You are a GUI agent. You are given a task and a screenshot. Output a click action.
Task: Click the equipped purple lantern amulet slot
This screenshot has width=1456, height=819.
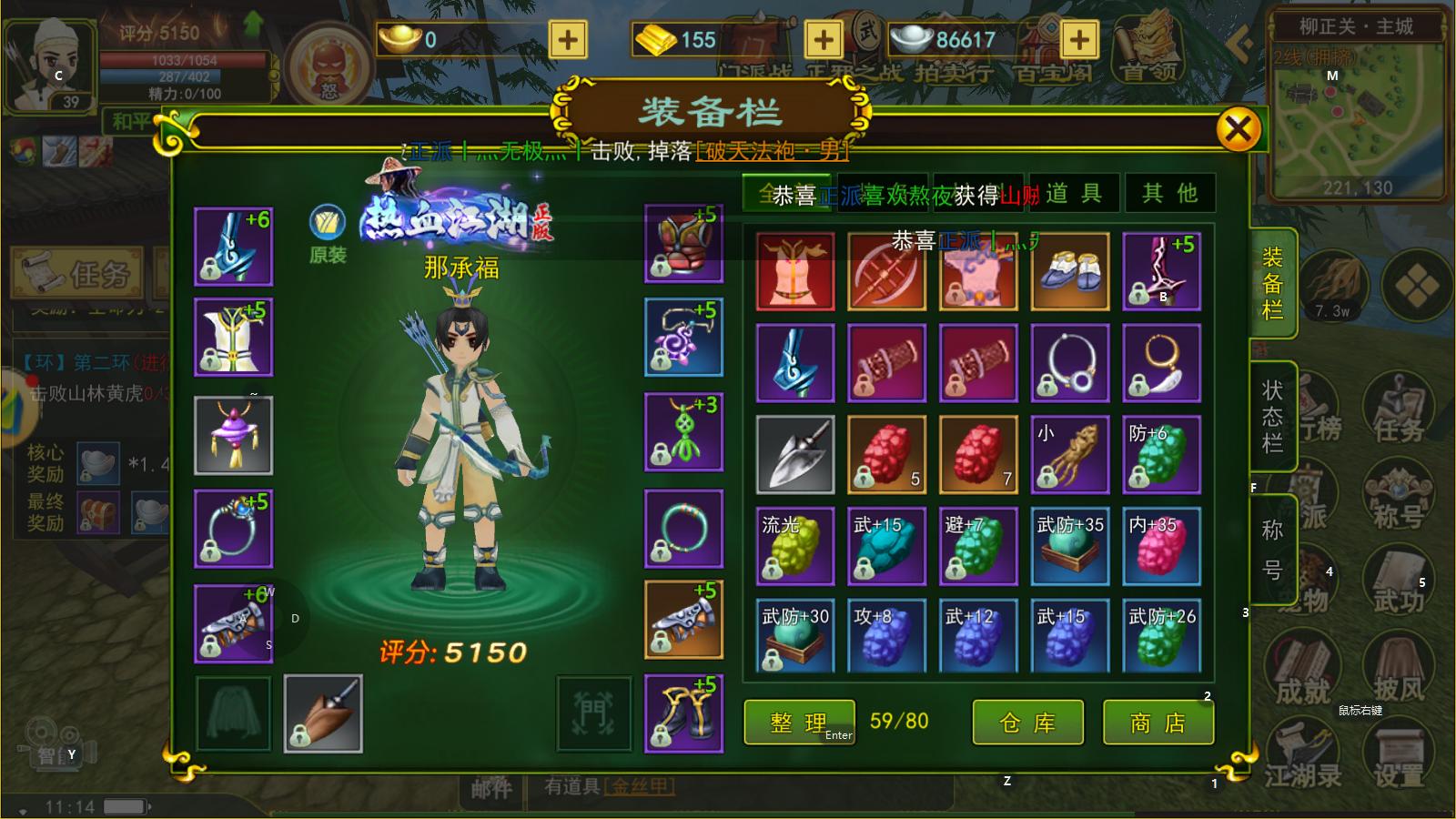pos(233,435)
